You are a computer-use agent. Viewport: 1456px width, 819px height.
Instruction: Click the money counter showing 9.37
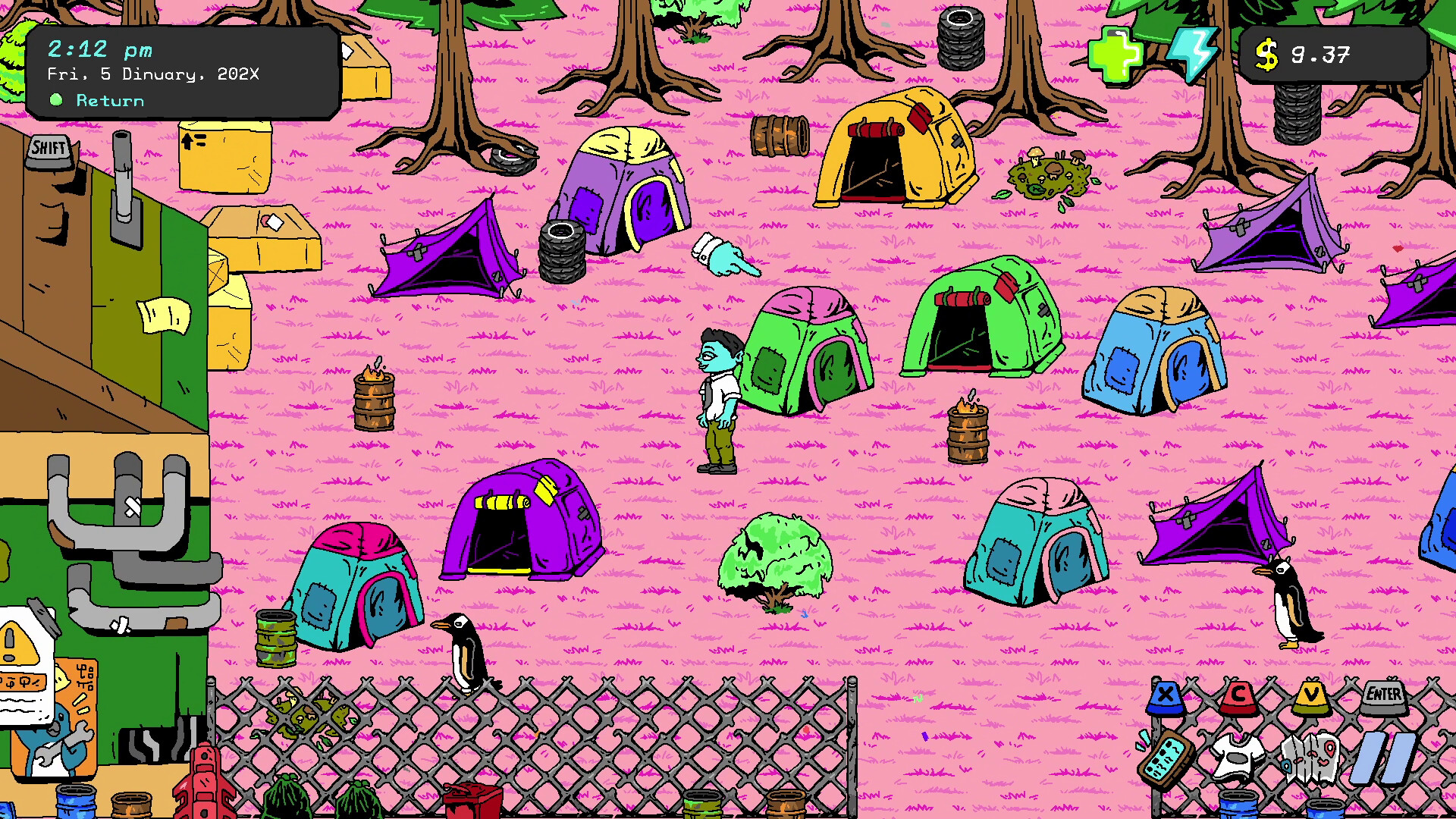[x=1319, y=53]
